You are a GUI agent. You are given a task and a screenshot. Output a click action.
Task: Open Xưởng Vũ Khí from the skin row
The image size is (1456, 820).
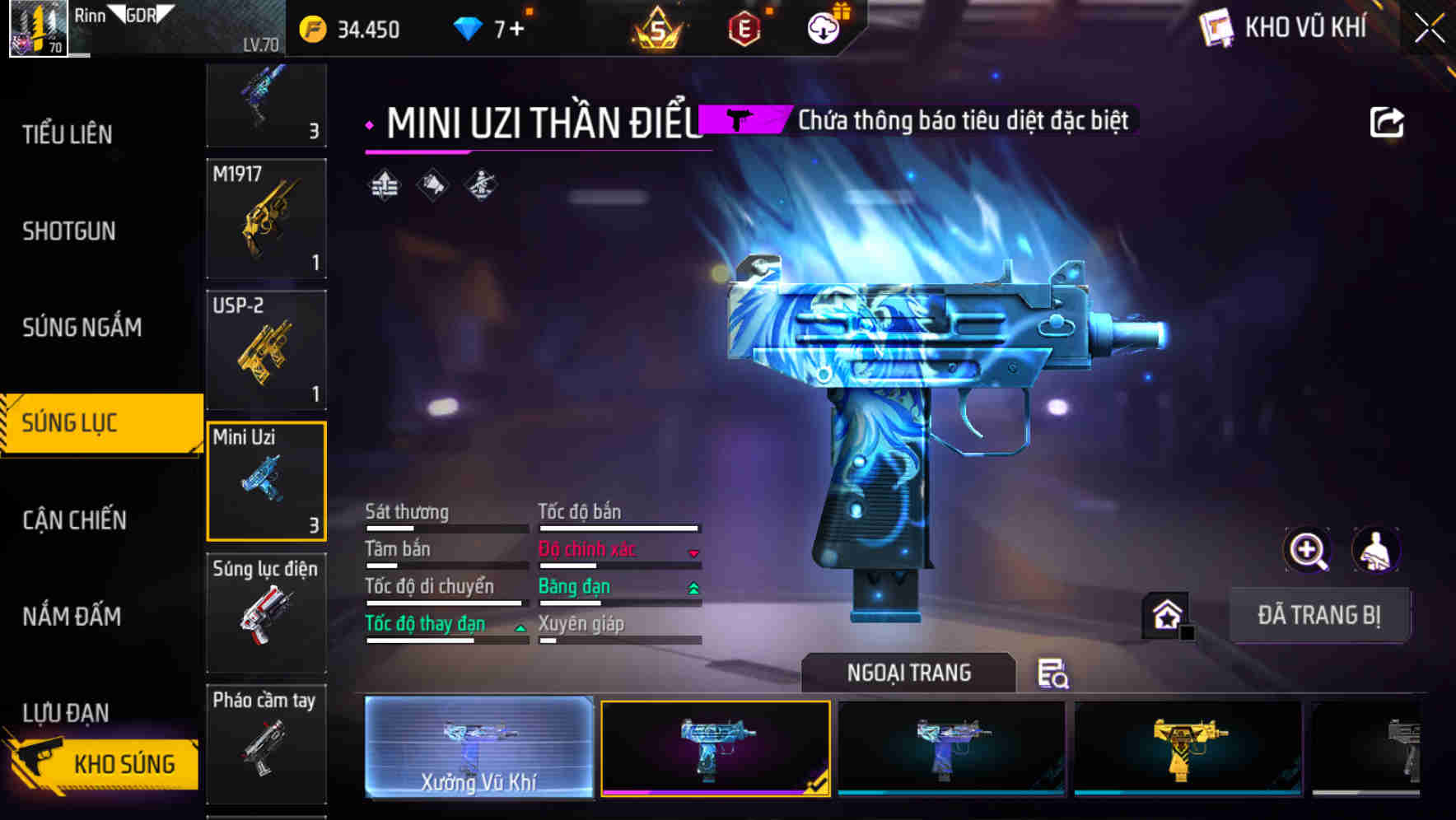point(478,748)
